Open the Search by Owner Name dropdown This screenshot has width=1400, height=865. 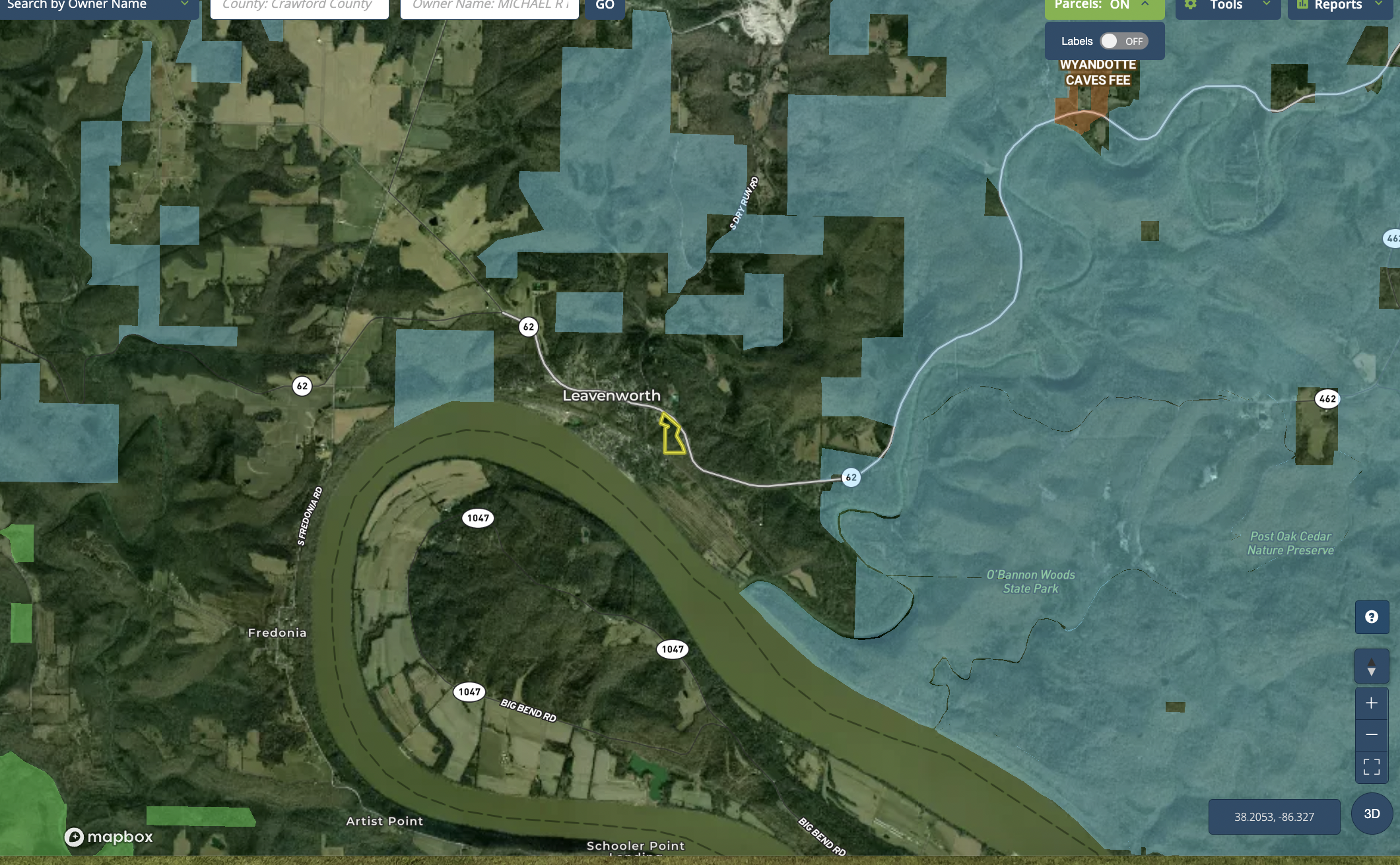click(98, 5)
